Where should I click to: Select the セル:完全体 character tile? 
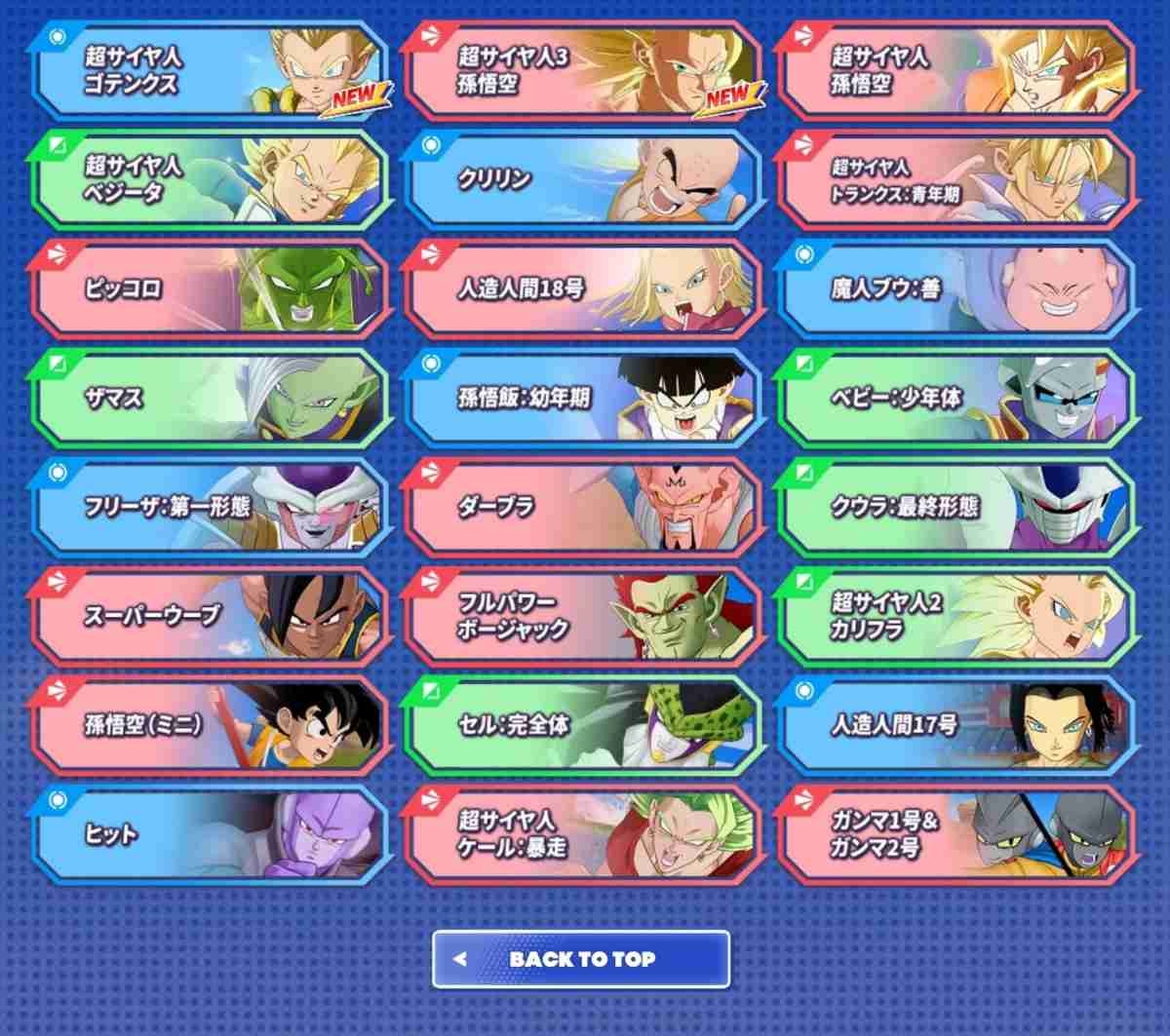582,726
